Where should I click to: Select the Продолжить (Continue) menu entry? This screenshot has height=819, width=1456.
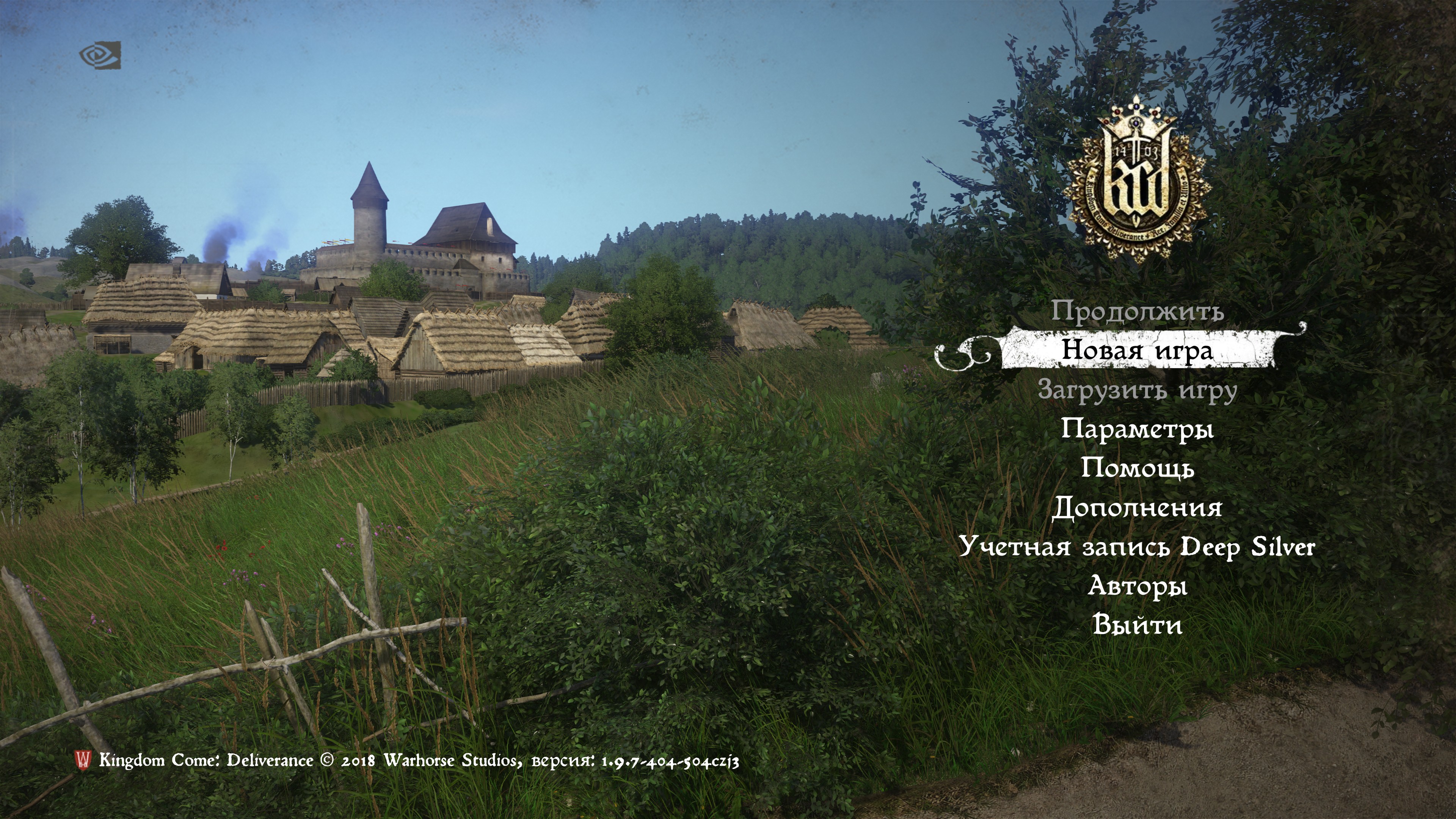coord(1137,311)
